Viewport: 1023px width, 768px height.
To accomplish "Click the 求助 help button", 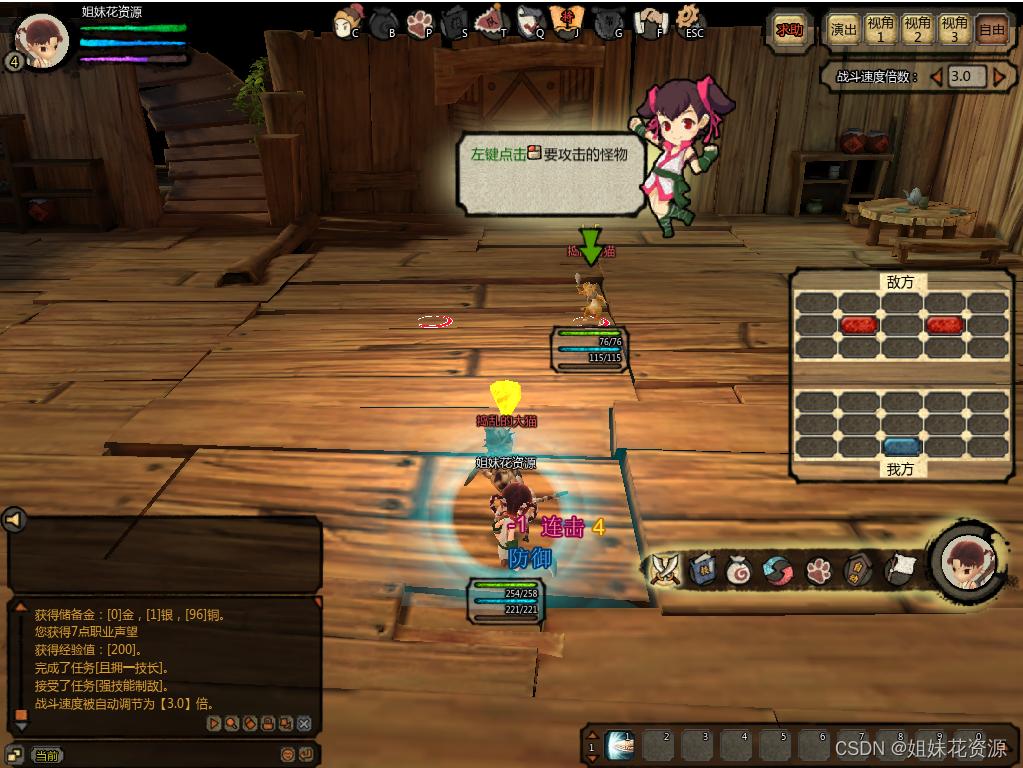I will pyautogui.click(x=789, y=30).
